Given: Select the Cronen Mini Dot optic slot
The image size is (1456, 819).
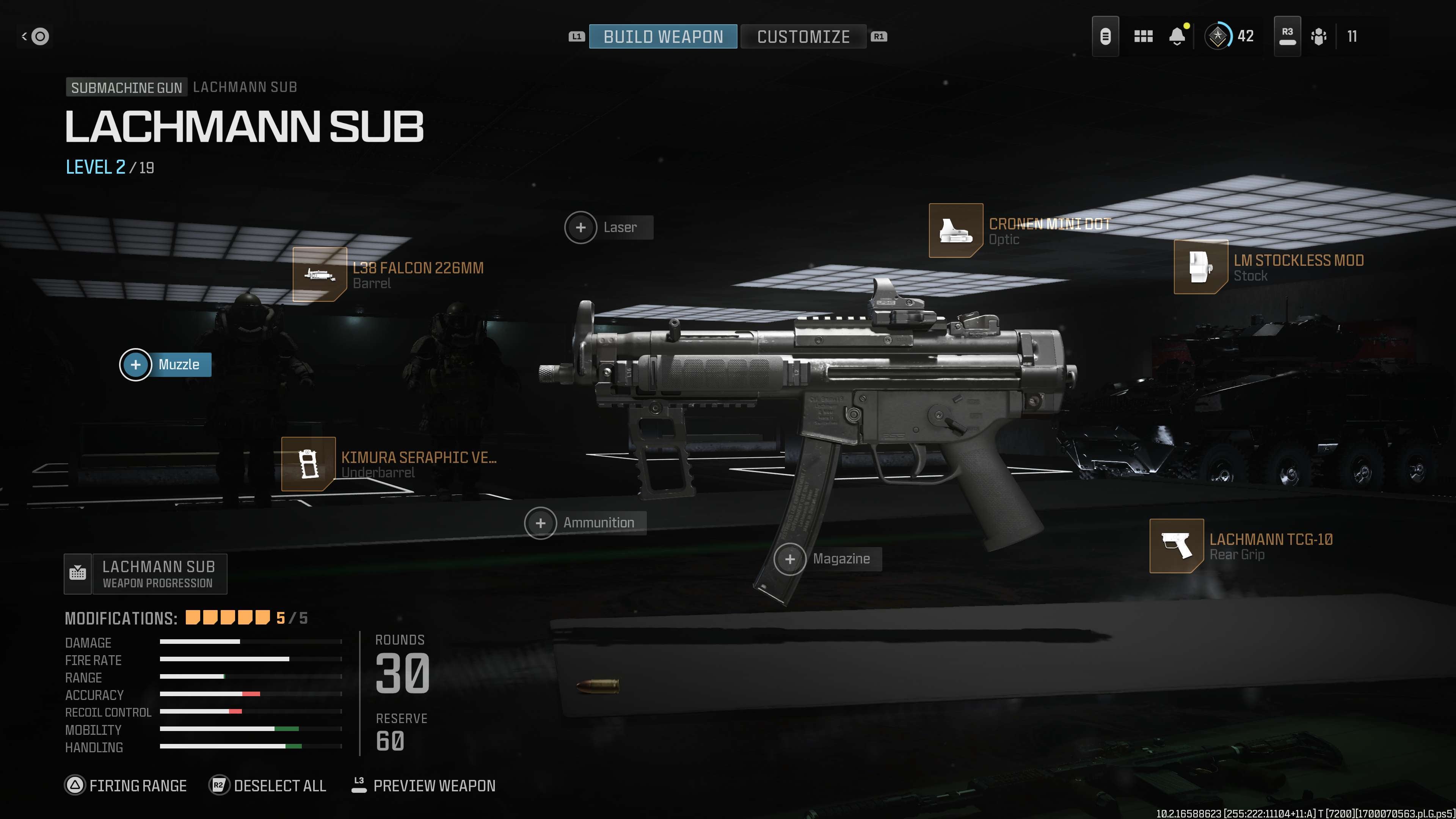Looking at the screenshot, I should 956,231.
